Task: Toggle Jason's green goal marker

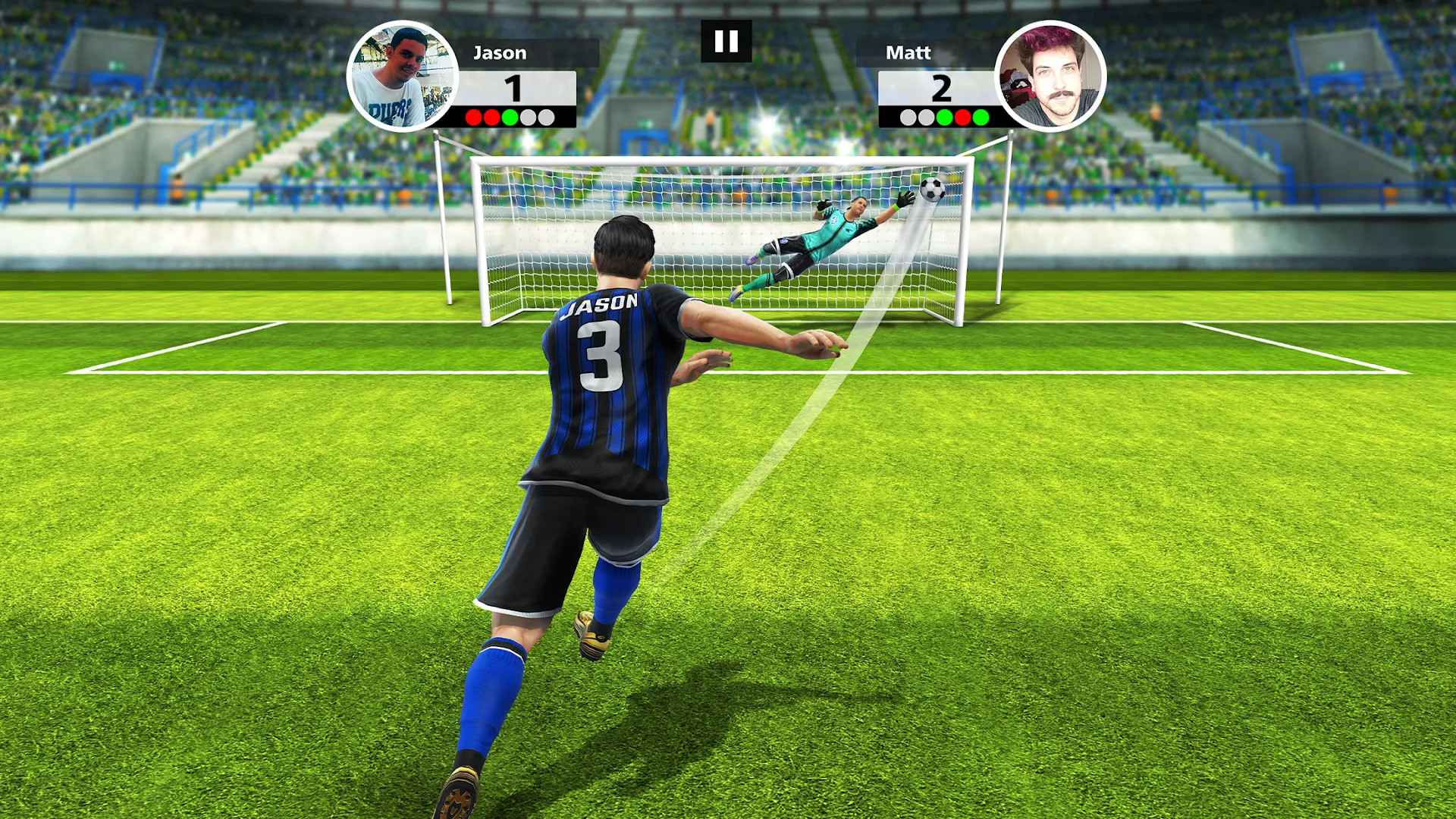Action: click(x=510, y=117)
